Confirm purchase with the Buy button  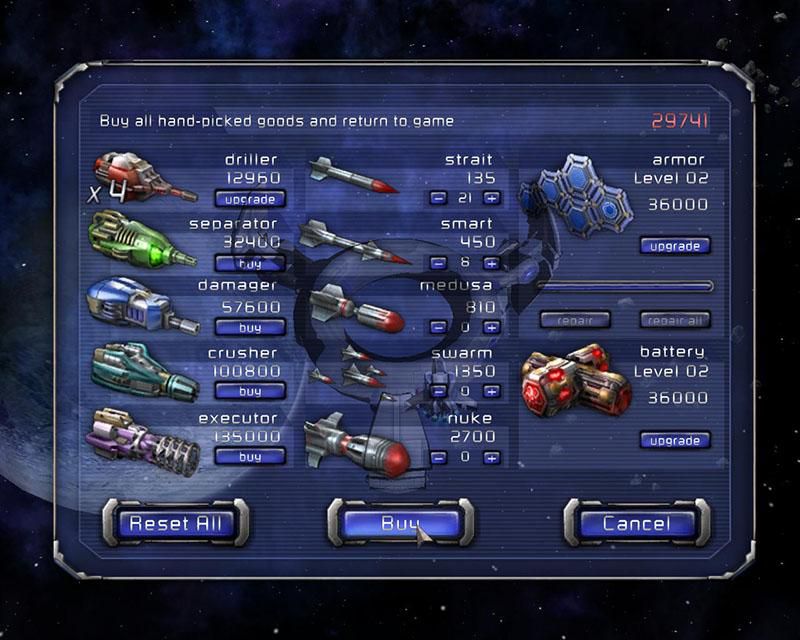400,523
